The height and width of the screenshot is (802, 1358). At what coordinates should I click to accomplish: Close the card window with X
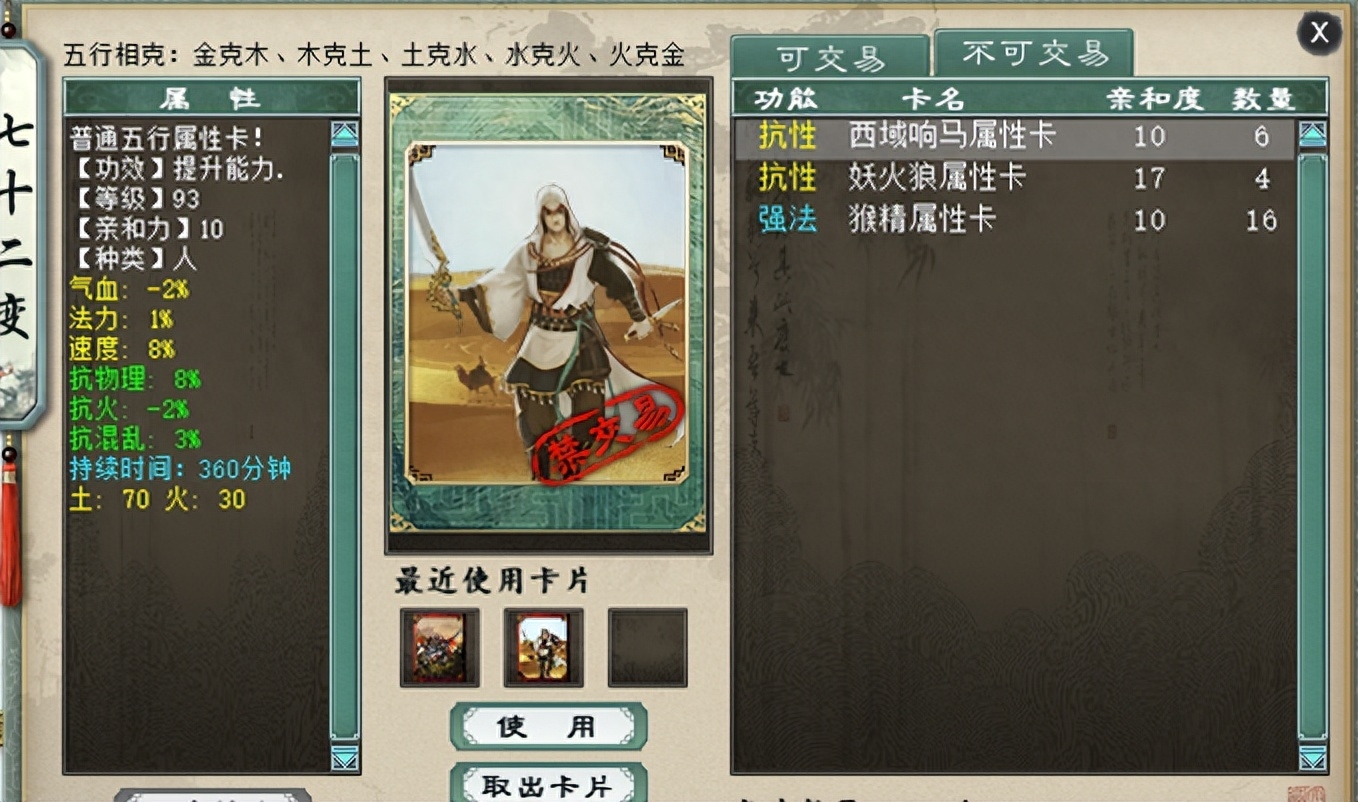pyautogui.click(x=1319, y=33)
